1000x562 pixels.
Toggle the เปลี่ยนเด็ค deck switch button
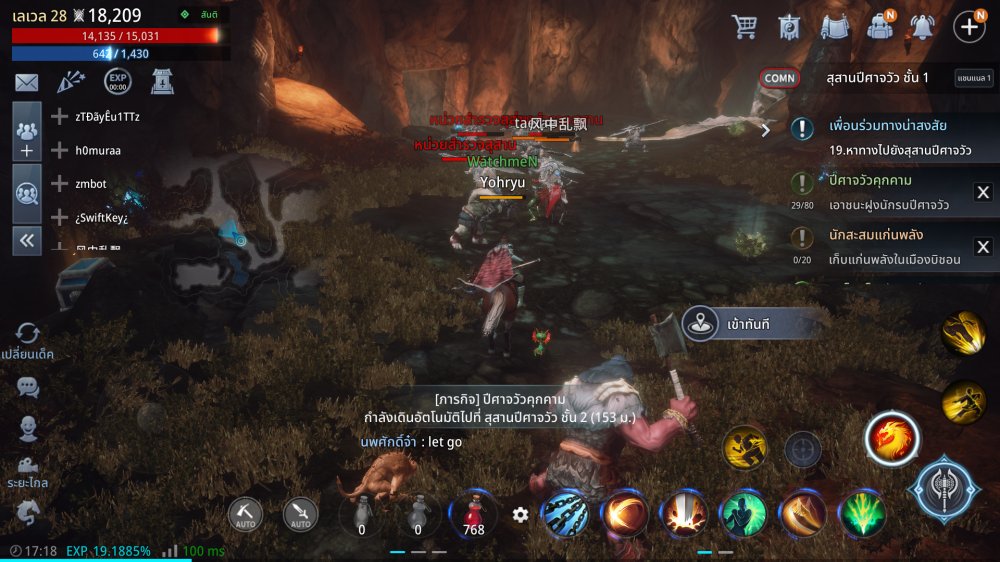click(27, 340)
